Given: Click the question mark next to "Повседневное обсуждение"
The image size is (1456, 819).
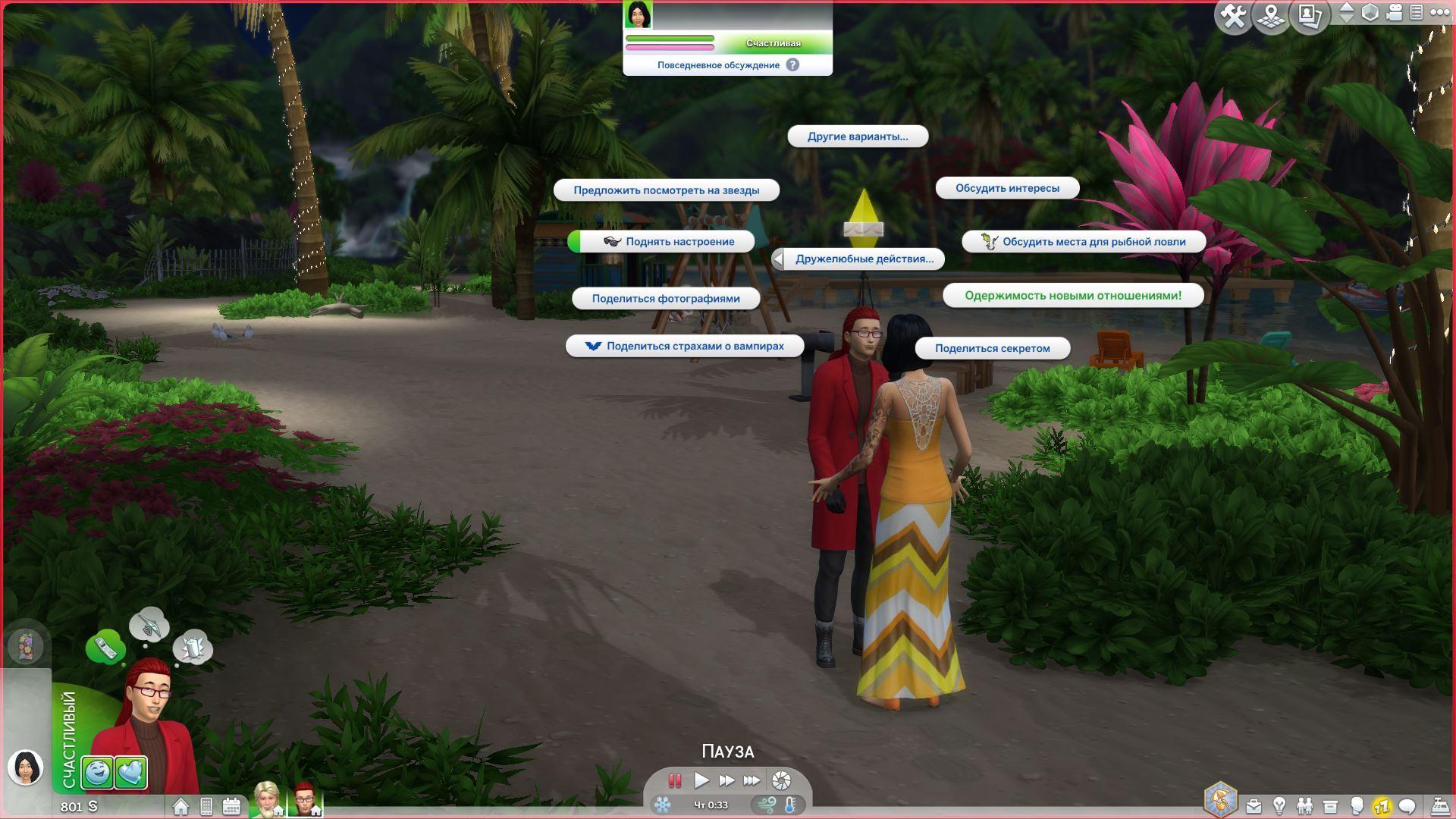Looking at the screenshot, I should [792, 65].
